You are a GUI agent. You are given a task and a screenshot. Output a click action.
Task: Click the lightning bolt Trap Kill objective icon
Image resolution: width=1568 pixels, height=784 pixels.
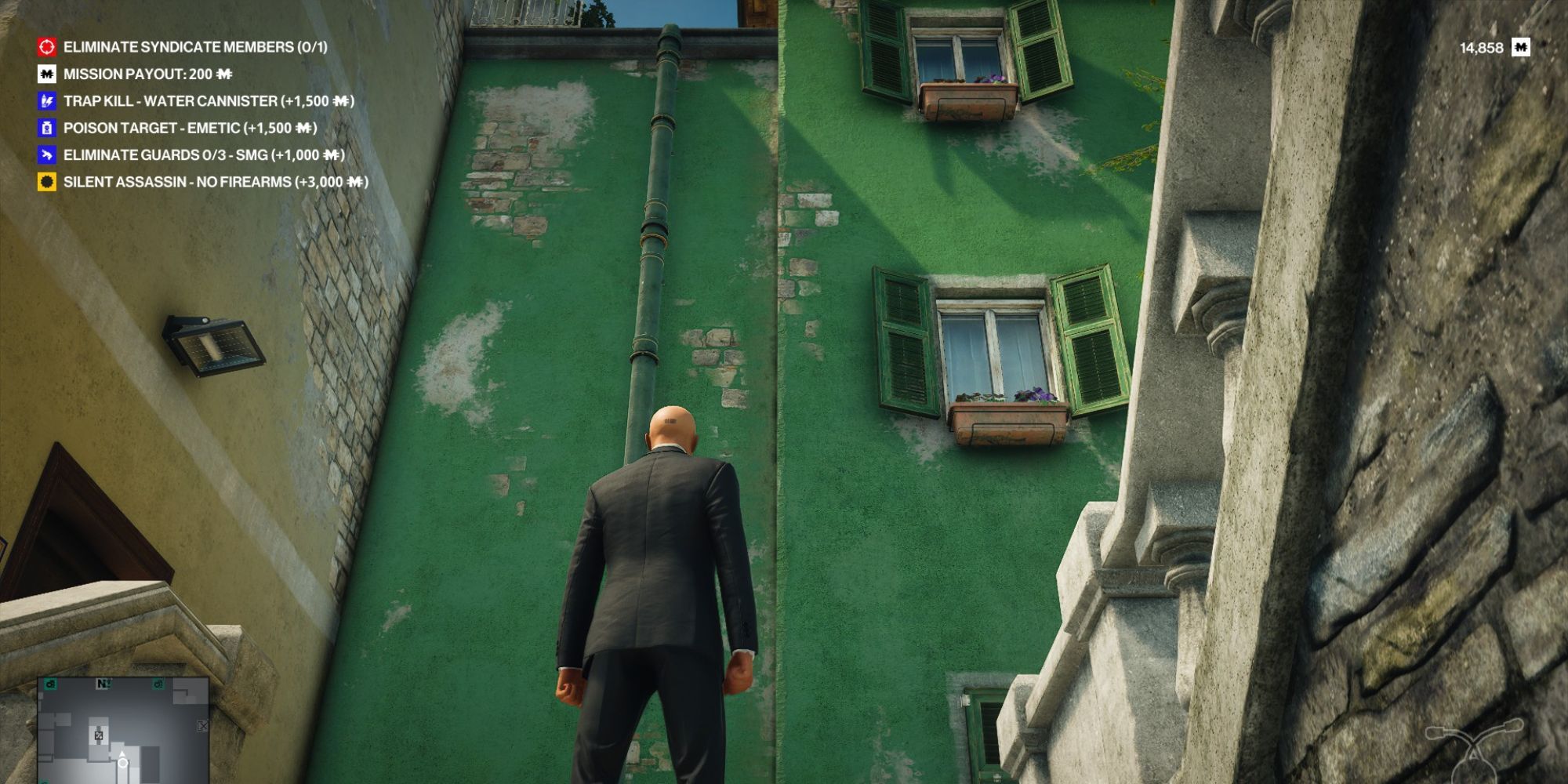[x=46, y=102]
